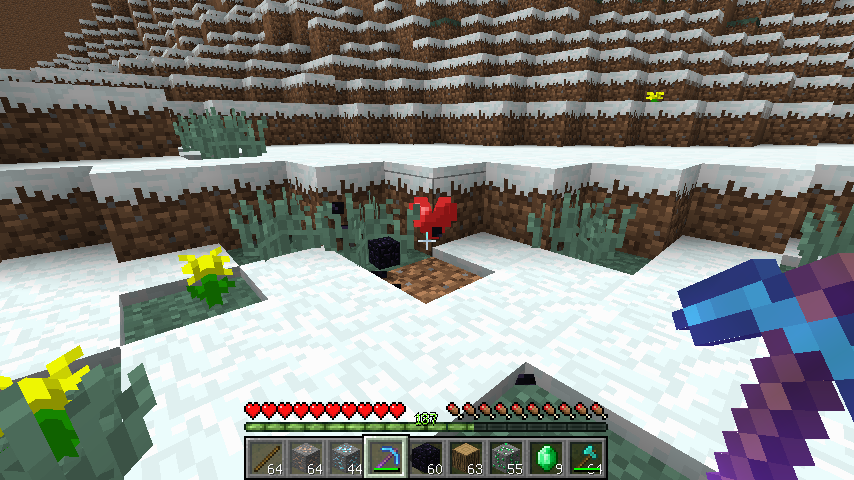The image size is (854, 480).
Task: Select the enchanted diamond pickaxe slot
Action: coord(387,456)
